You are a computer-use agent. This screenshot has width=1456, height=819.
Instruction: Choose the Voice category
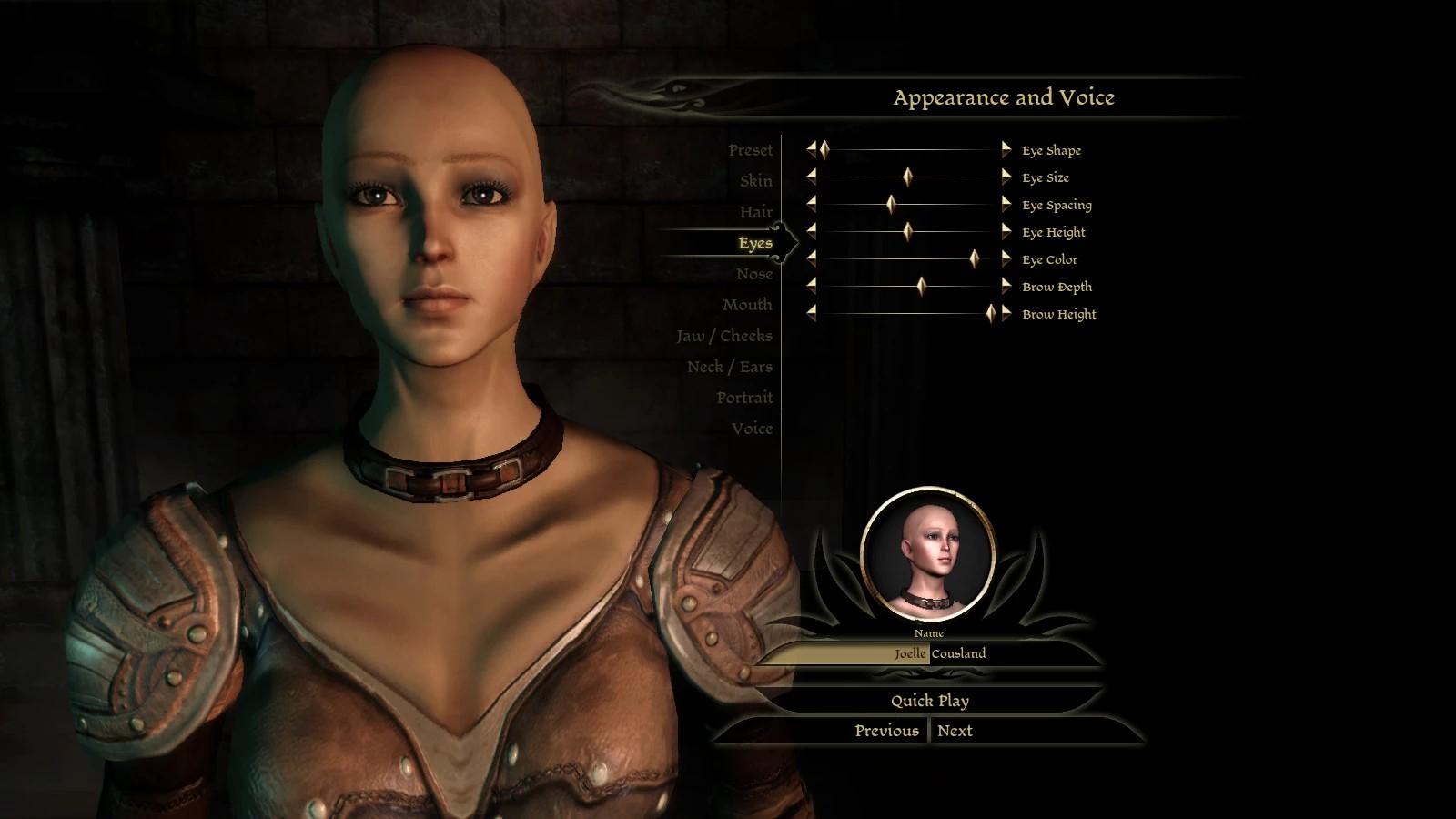click(752, 429)
